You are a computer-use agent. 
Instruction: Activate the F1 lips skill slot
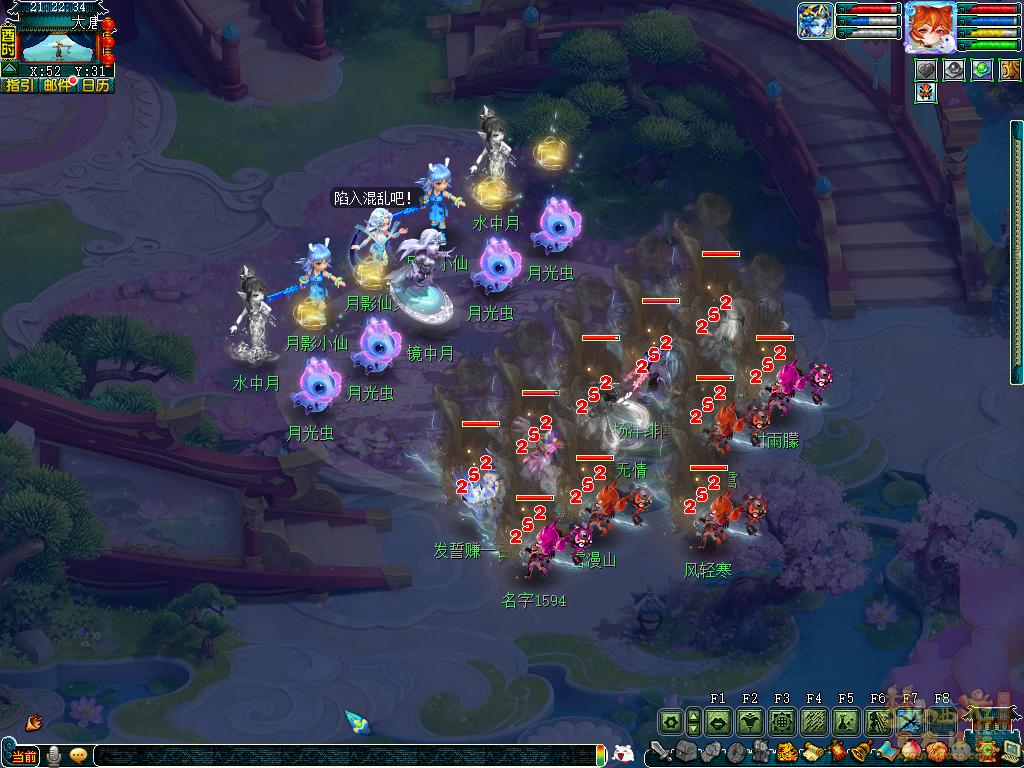click(717, 721)
